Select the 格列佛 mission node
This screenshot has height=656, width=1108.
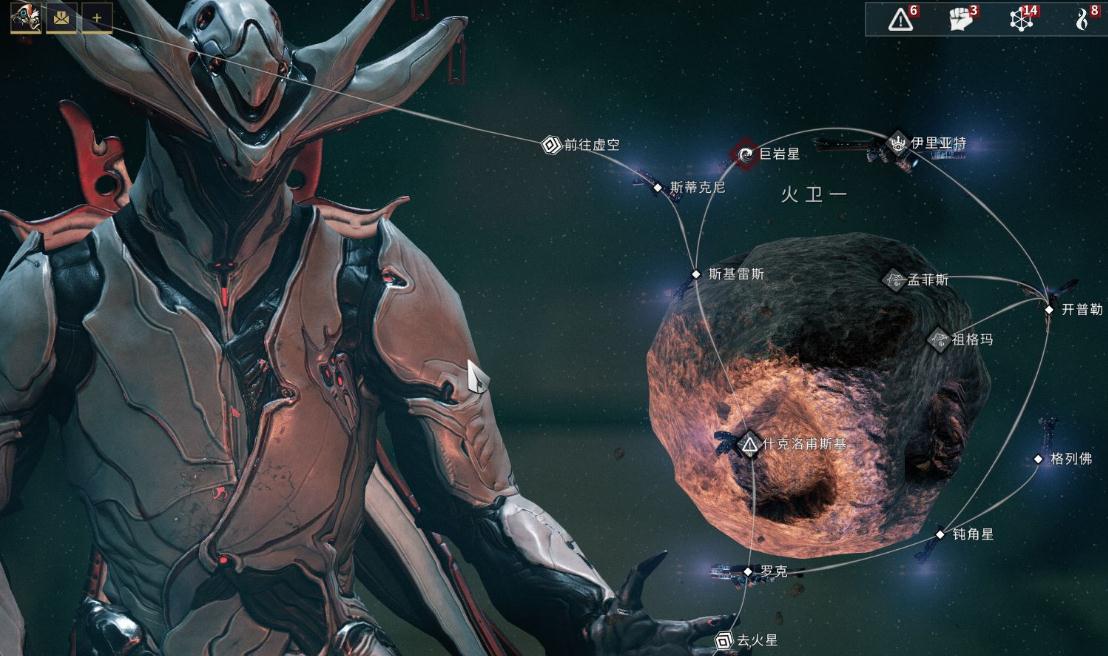[x=1038, y=459]
